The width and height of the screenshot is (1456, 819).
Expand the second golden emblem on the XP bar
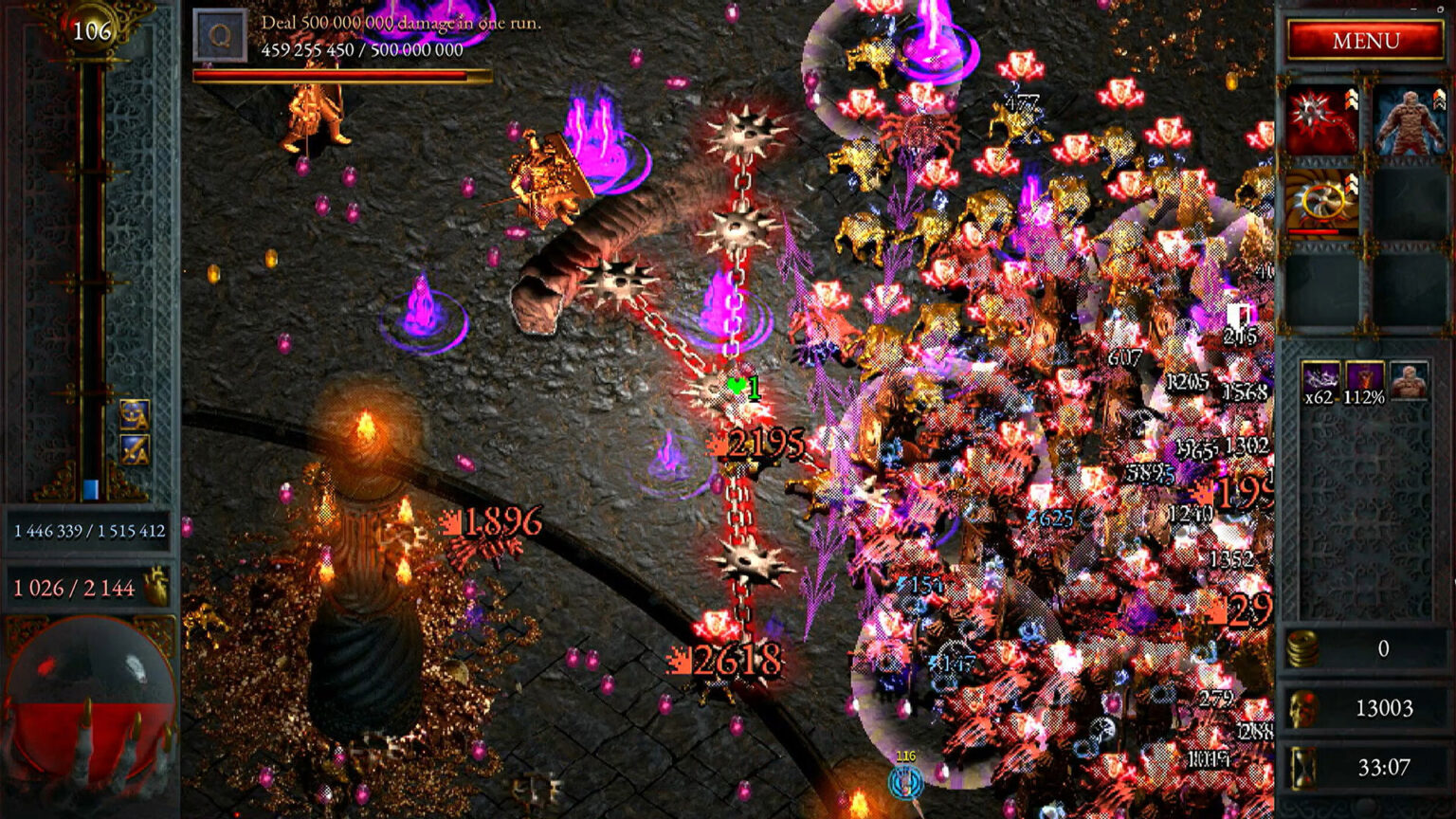click(135, 449)
